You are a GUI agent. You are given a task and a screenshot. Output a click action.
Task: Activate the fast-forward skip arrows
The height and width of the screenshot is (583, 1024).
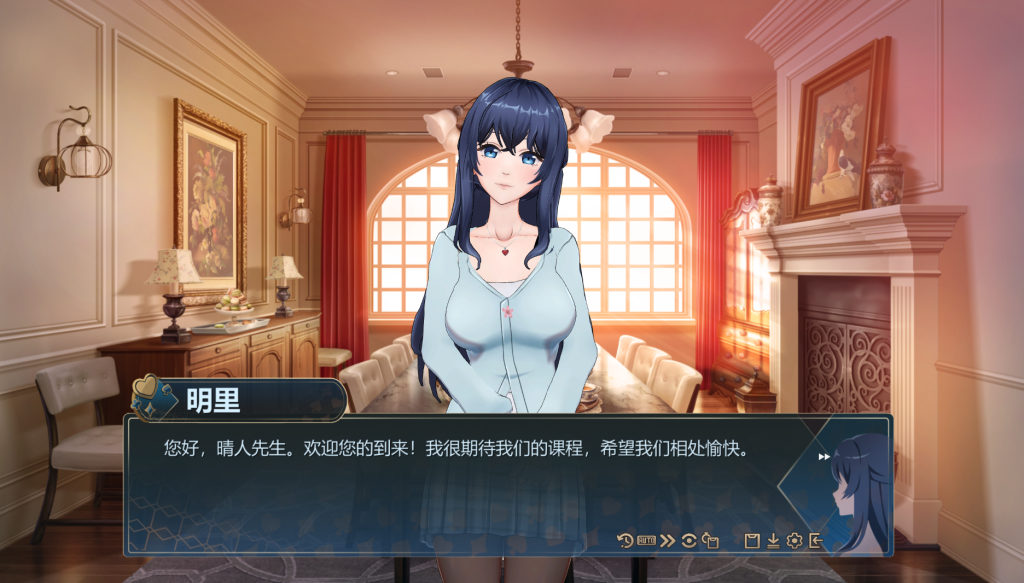point(668,541)
